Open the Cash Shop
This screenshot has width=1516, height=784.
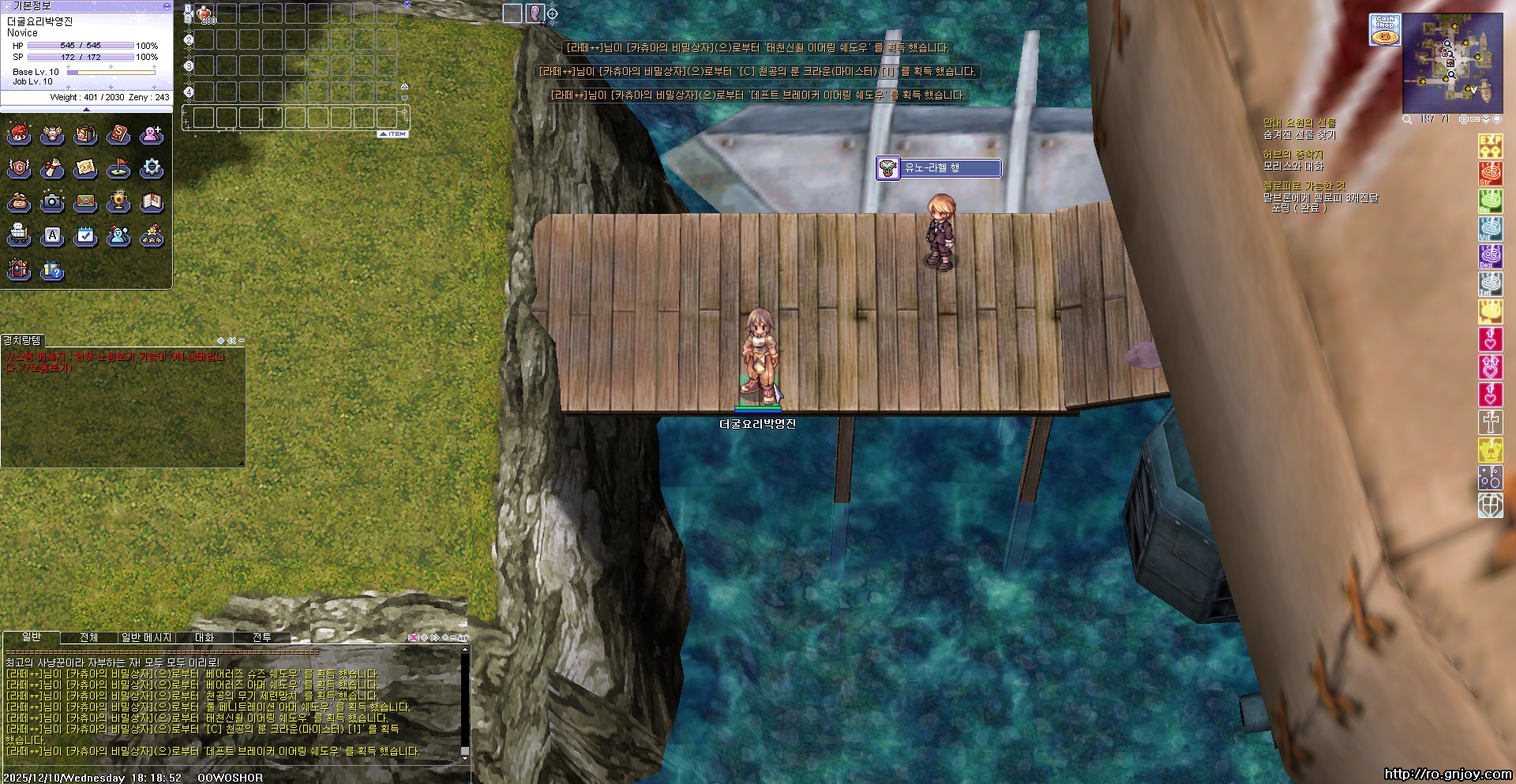[1384, 29]
